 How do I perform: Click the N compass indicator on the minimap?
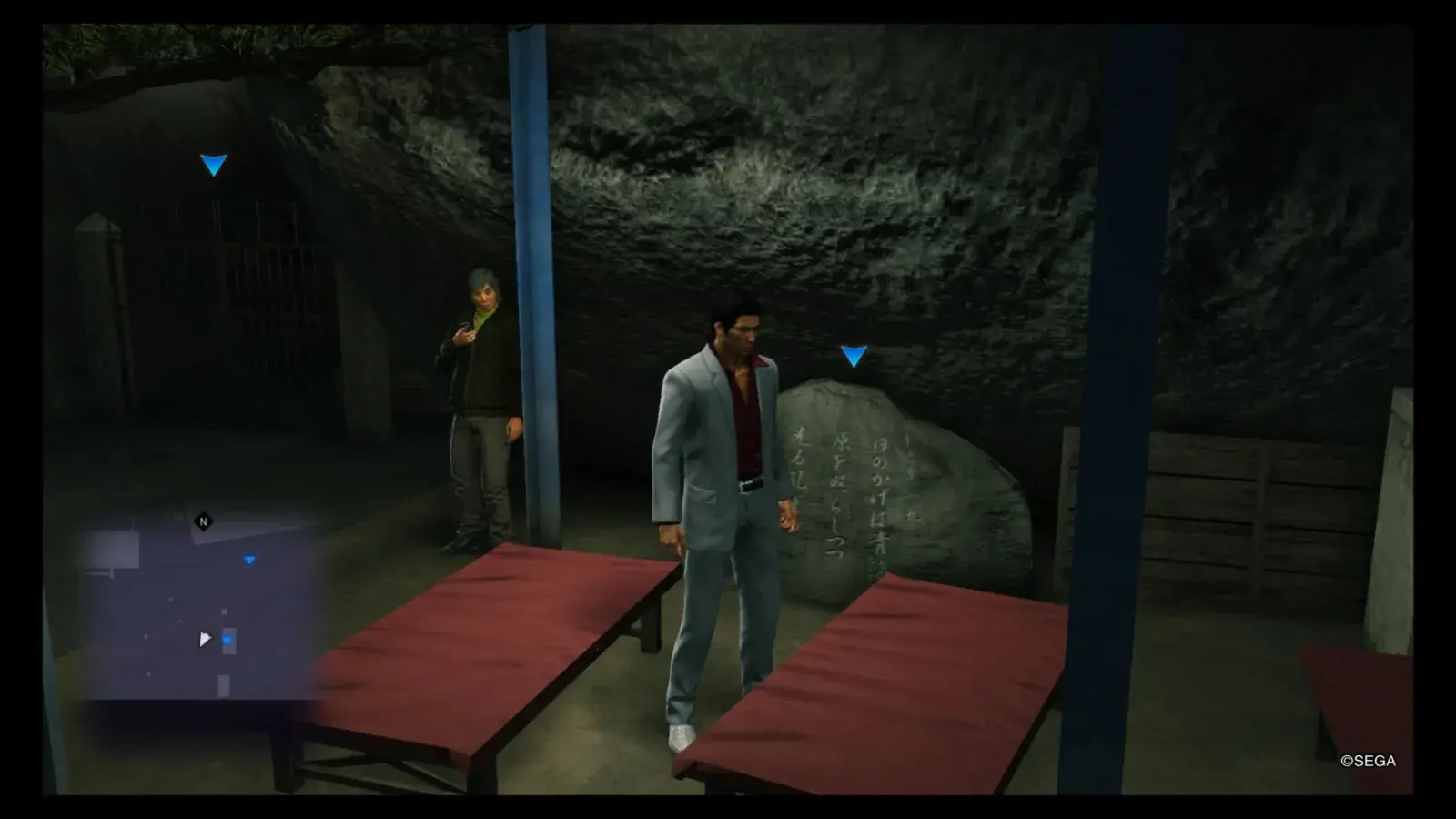click(203, 521)
